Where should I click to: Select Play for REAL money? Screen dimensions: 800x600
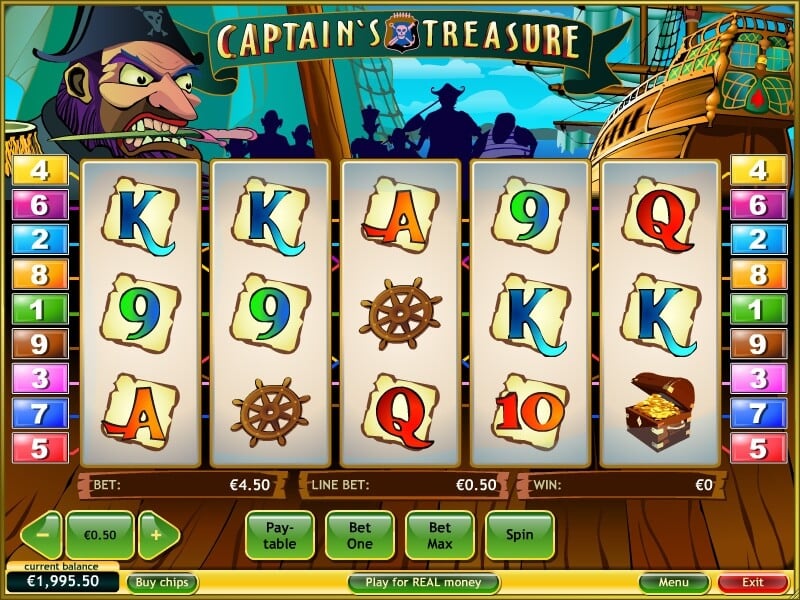pyautogui.click(x=422, y=582)
